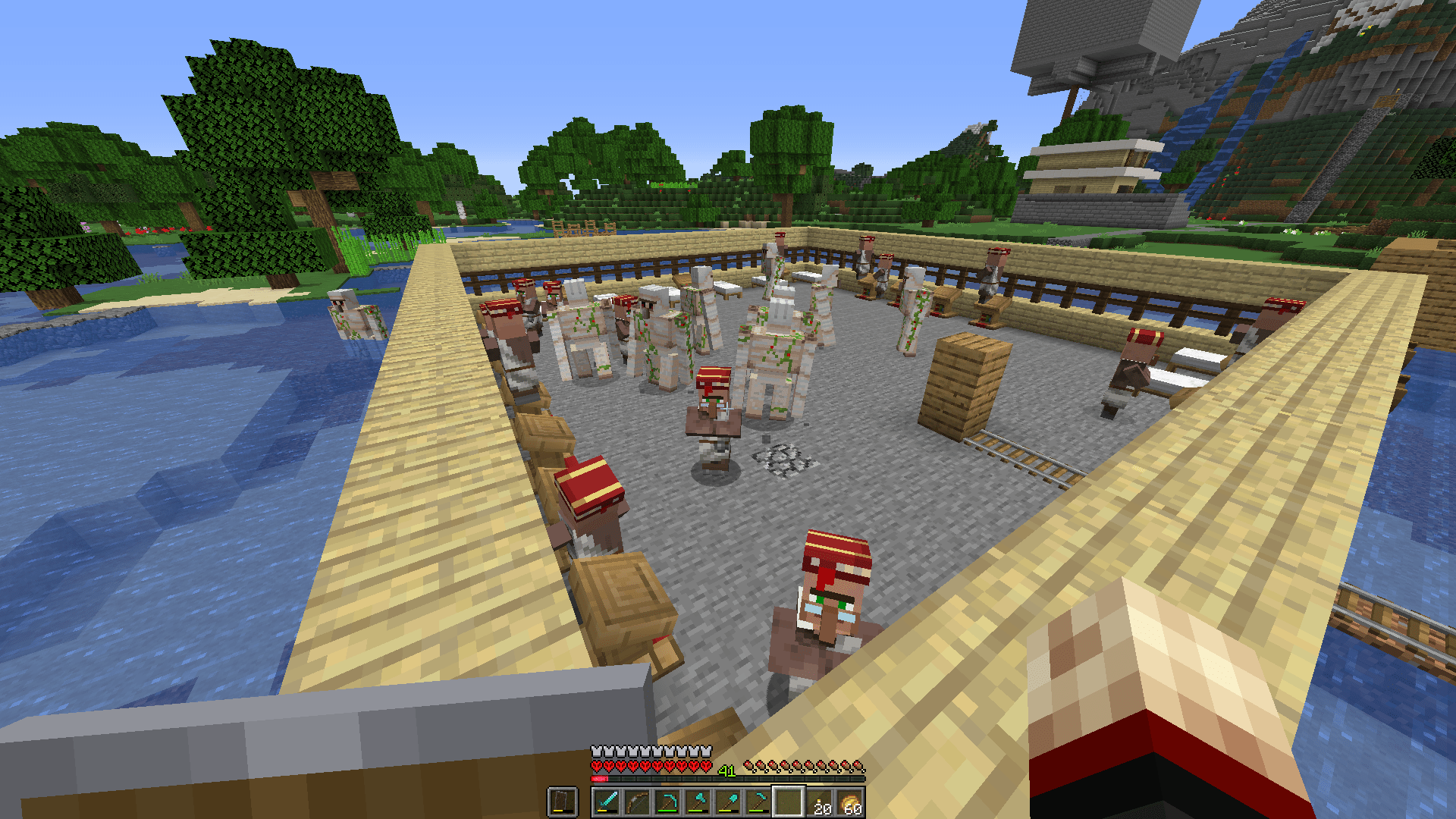1456x819 pixels.
Task: Select the diamond hoe in slot six
Action: tap(758, 800)
